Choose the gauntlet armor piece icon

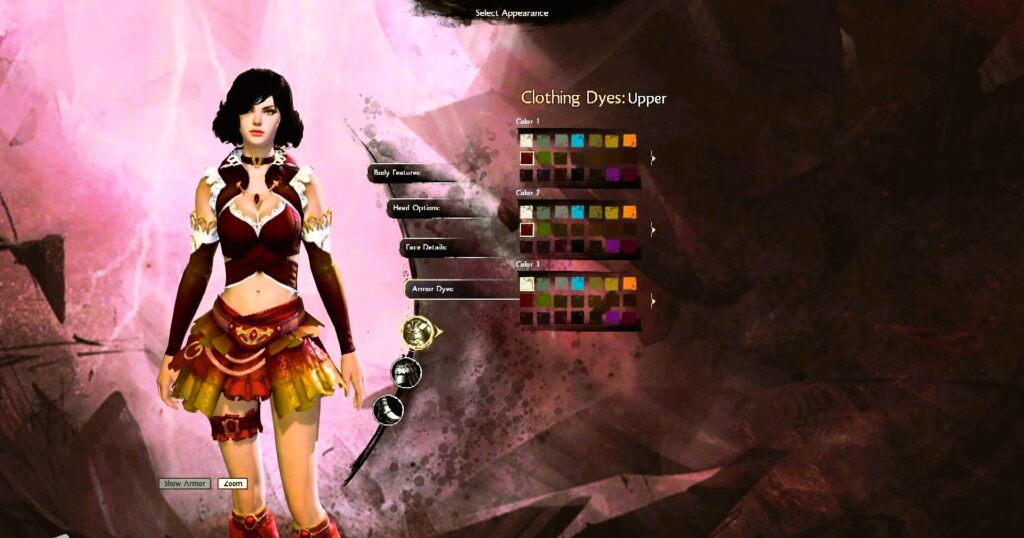click(405, 372)
